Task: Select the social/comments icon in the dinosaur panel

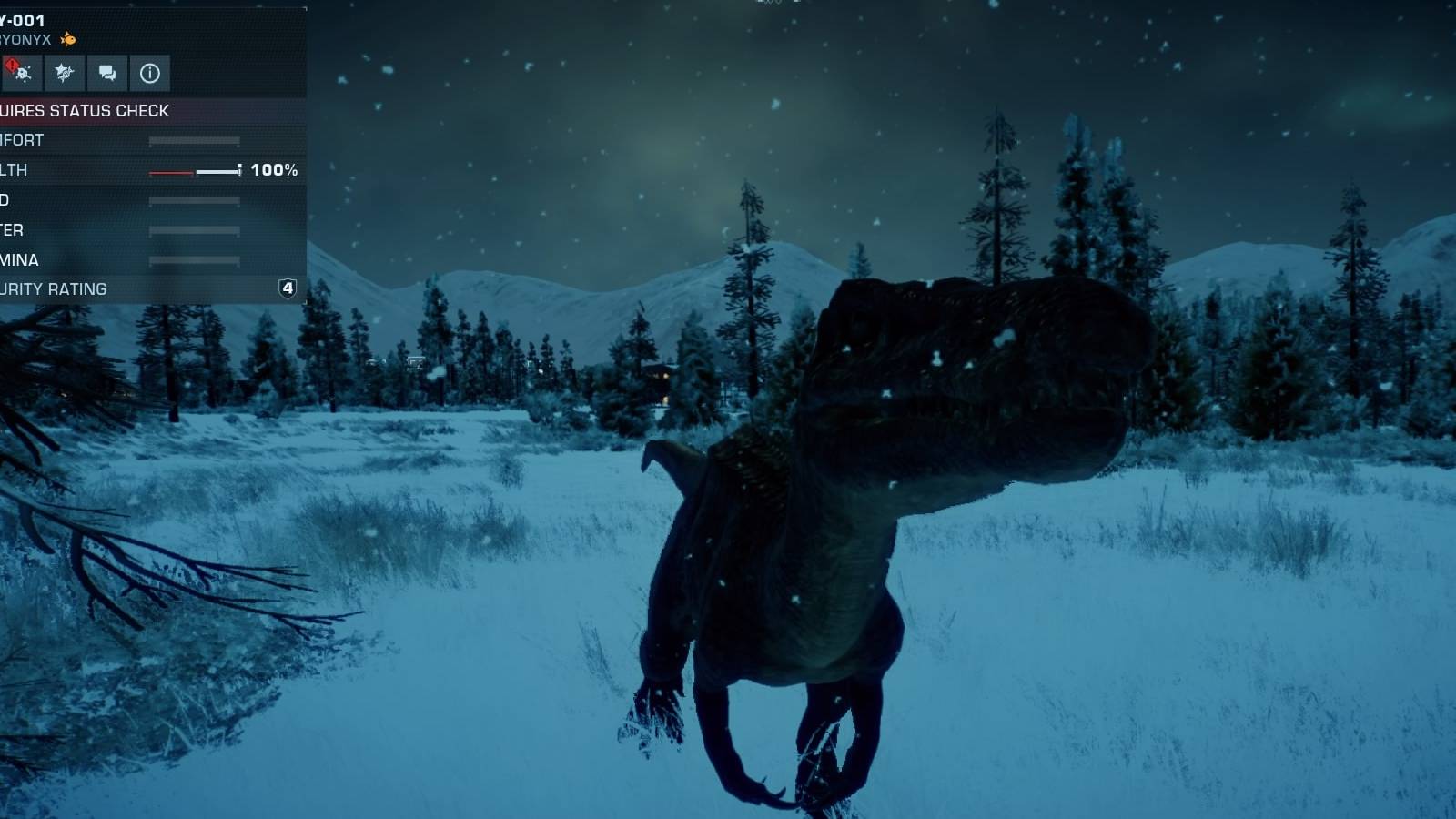Action: 106,73
